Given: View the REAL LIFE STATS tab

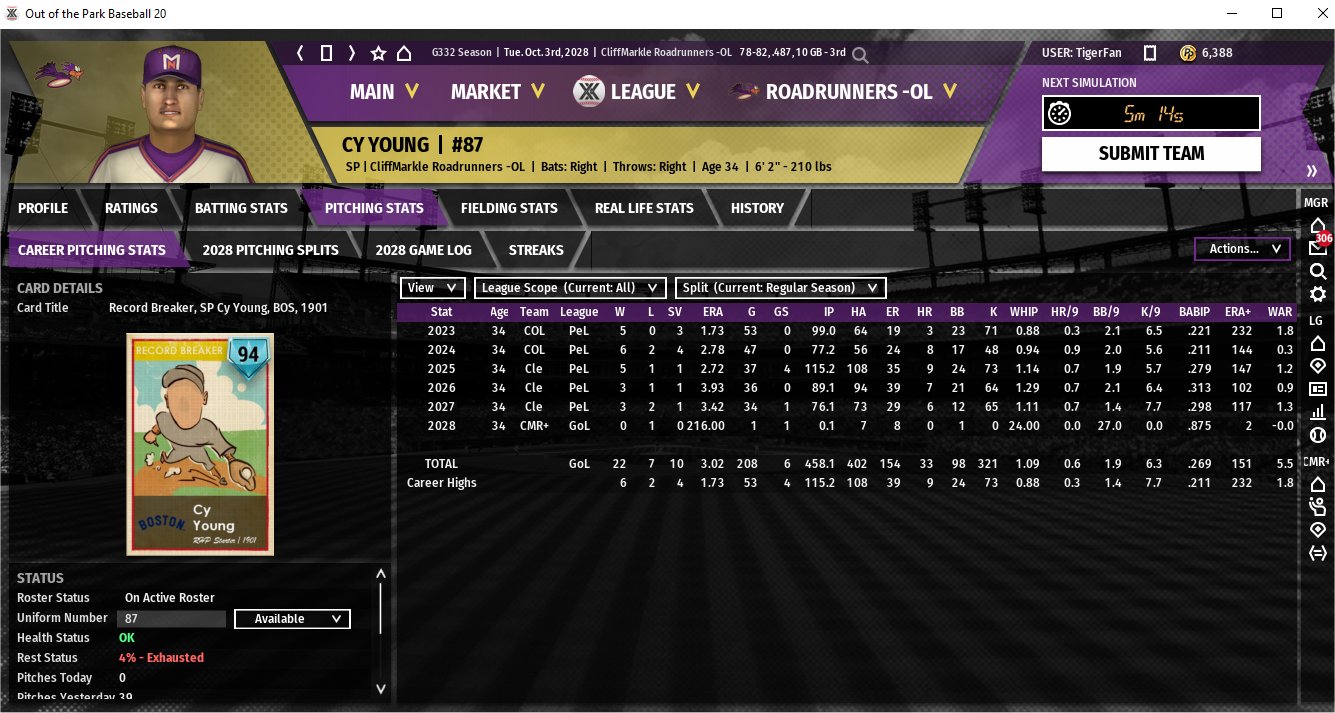Looking at the screenshot, I should pos(643,208).
